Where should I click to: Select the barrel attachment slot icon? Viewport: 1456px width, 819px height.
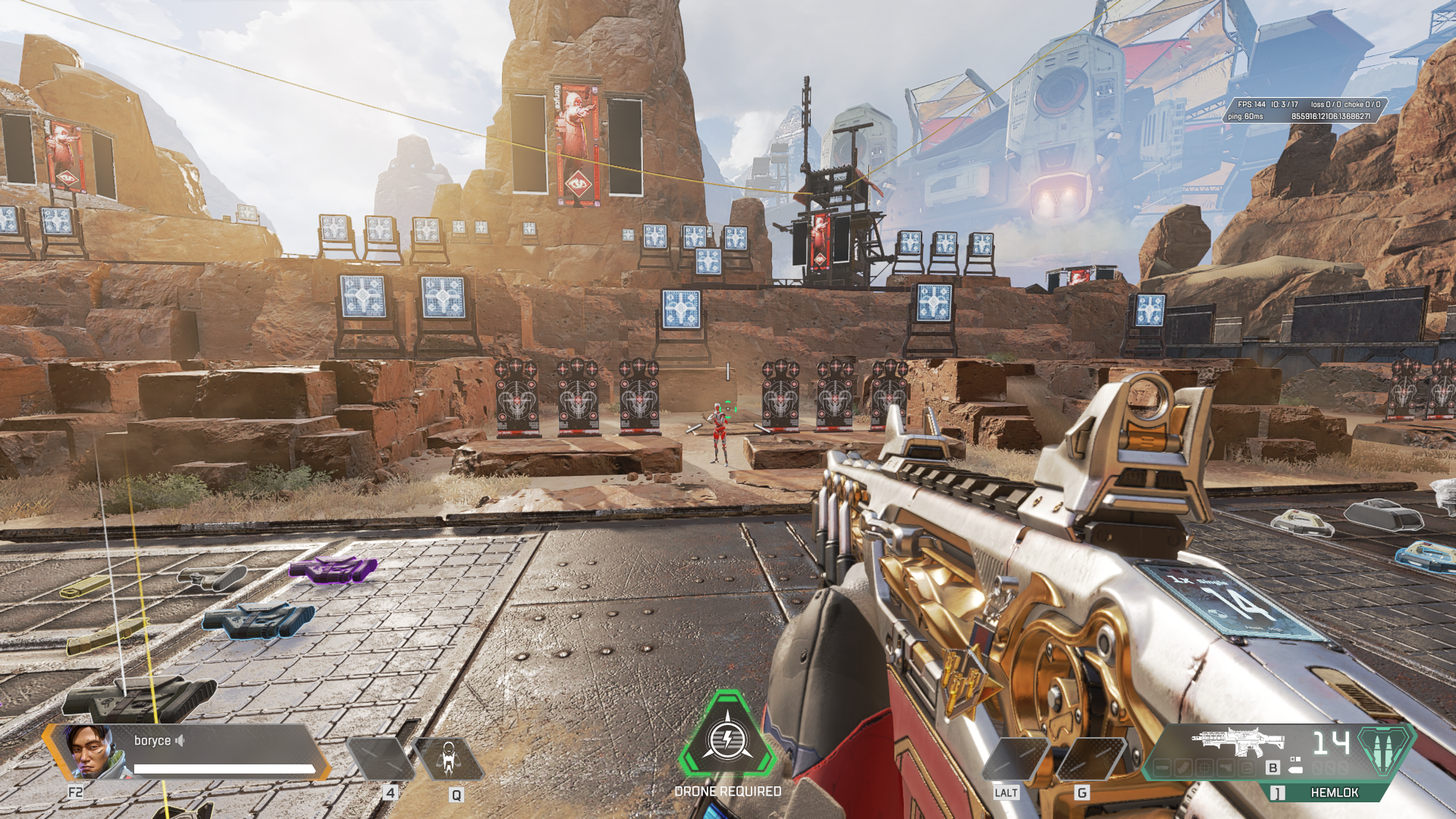pos(1162,768)
